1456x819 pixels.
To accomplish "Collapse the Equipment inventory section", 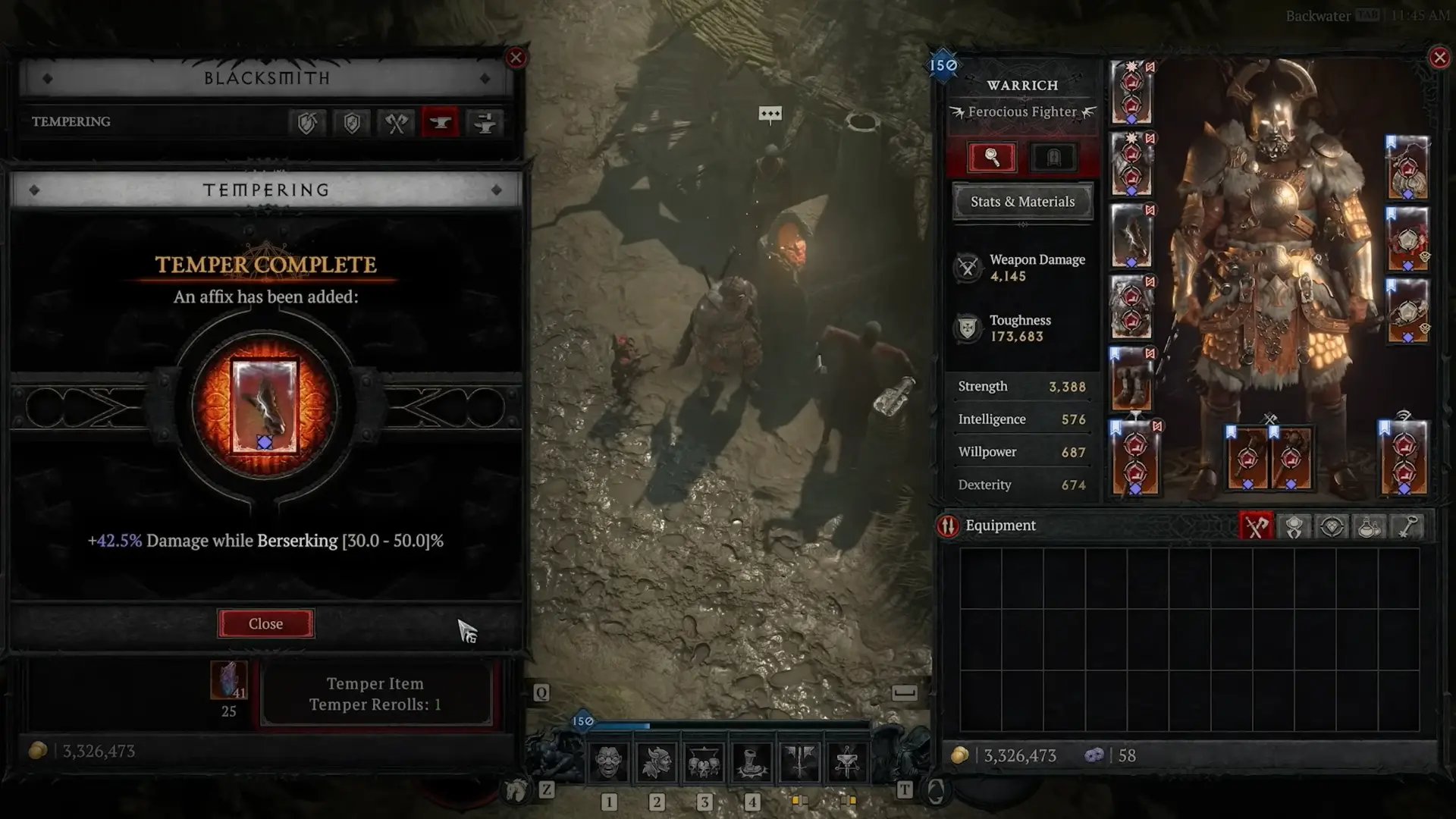I will pyautogui.click(x=999, y=526).
